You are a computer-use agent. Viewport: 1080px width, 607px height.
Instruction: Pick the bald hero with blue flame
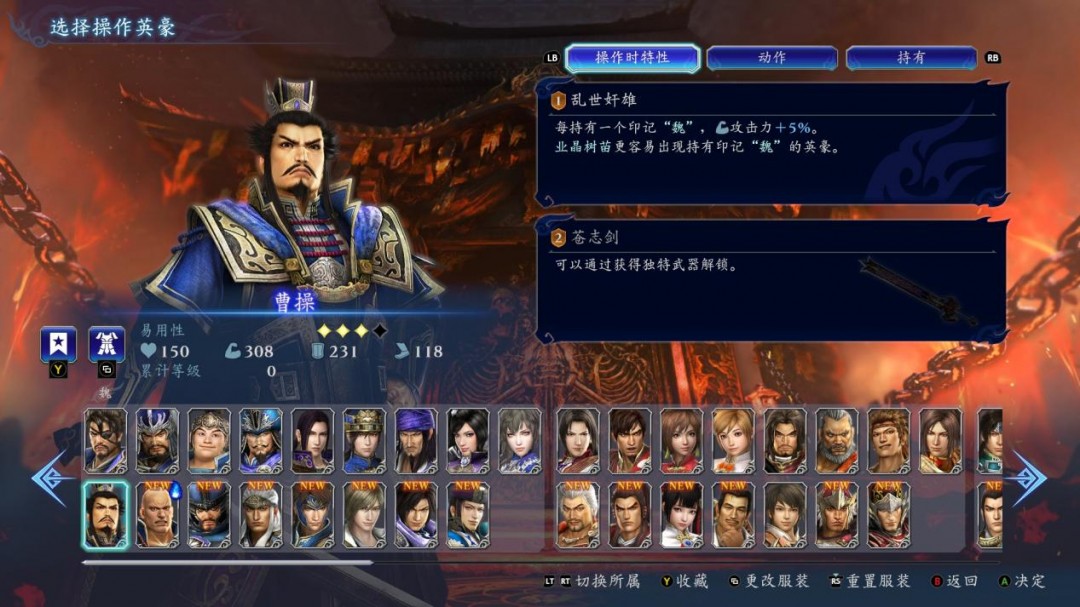(x=157, y=515)
